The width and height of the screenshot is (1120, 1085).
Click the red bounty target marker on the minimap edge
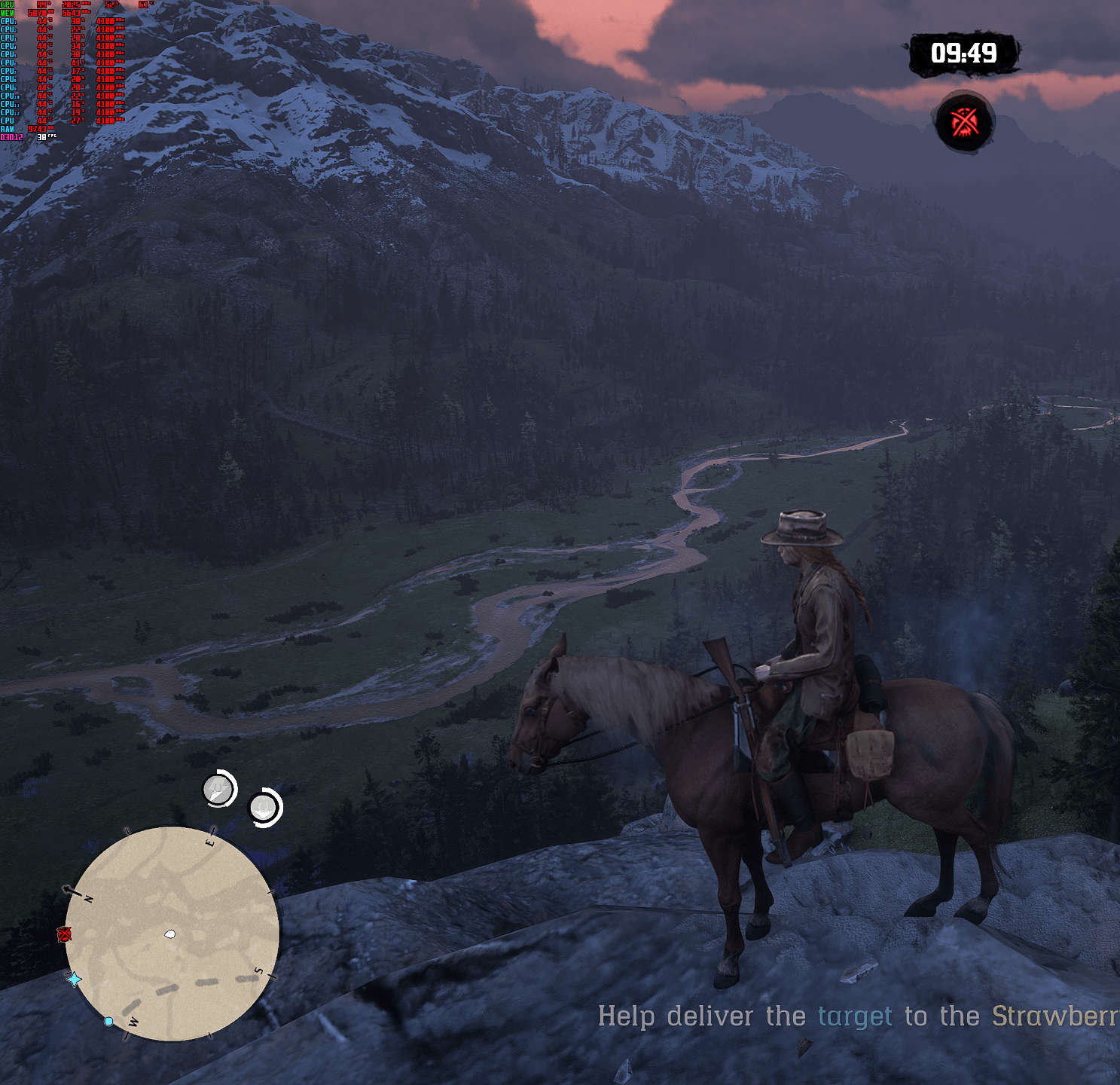tap(65, 934)
